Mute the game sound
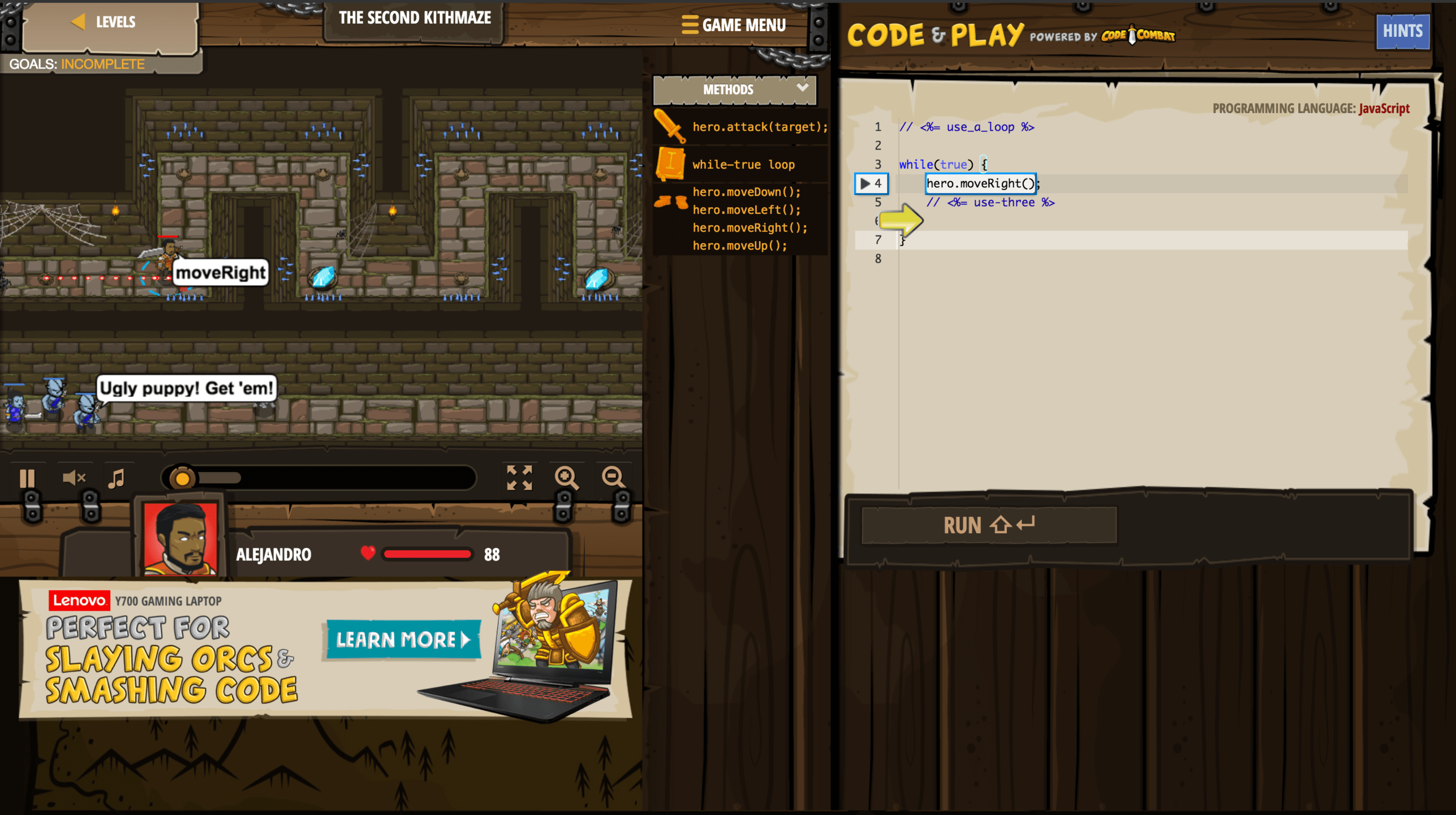1456x815 pixels. pos(73,478)
